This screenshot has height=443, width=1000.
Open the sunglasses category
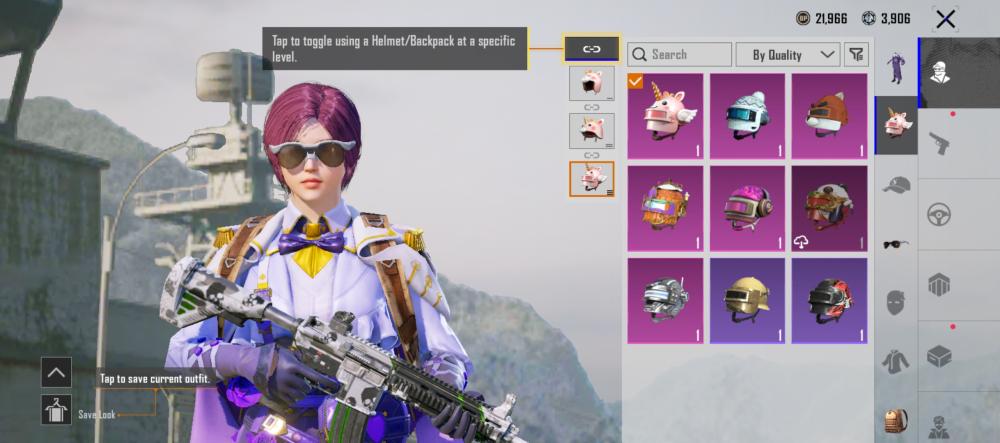[x=895, y=243]
